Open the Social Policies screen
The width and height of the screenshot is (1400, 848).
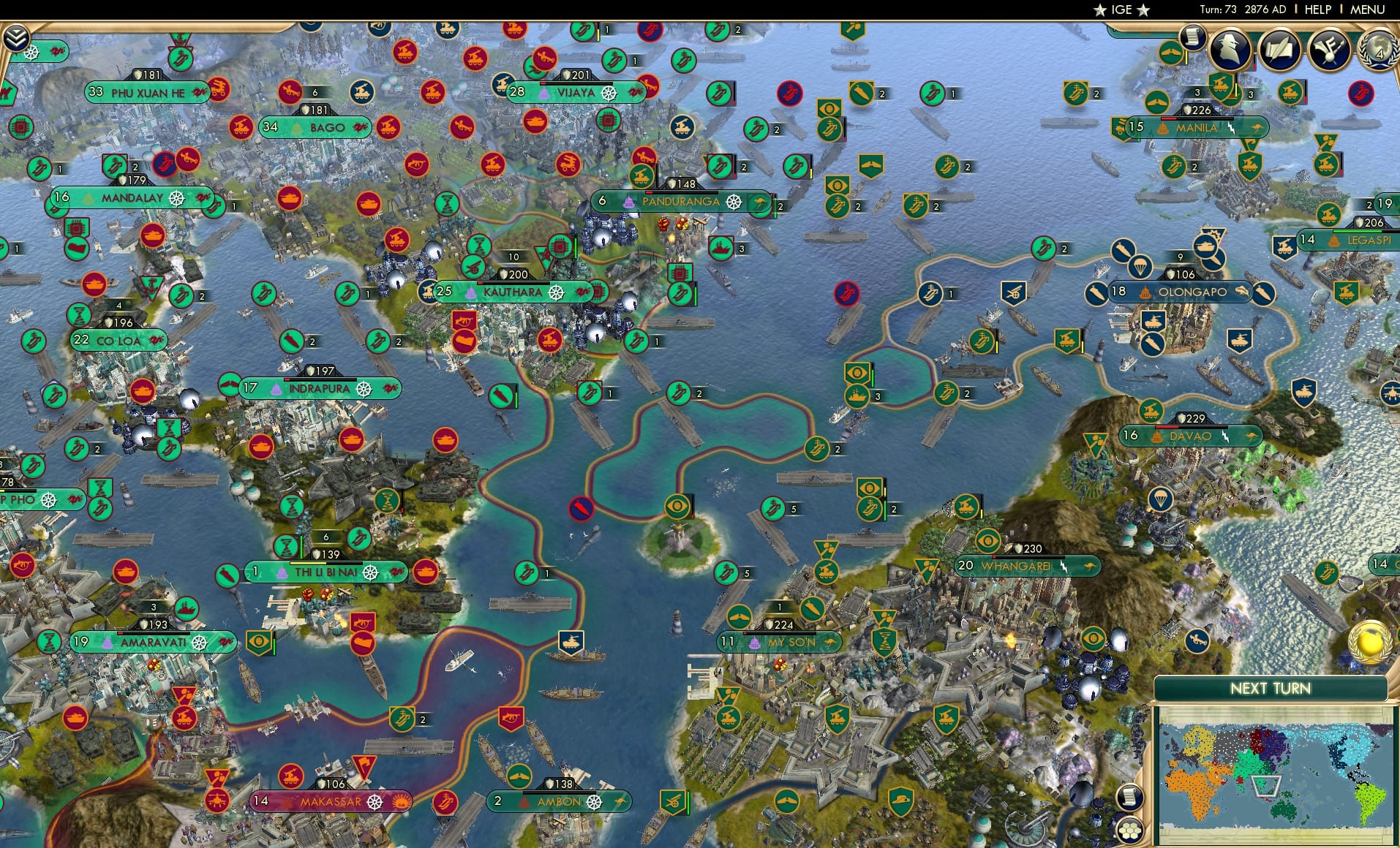[x=1282, y=51]
